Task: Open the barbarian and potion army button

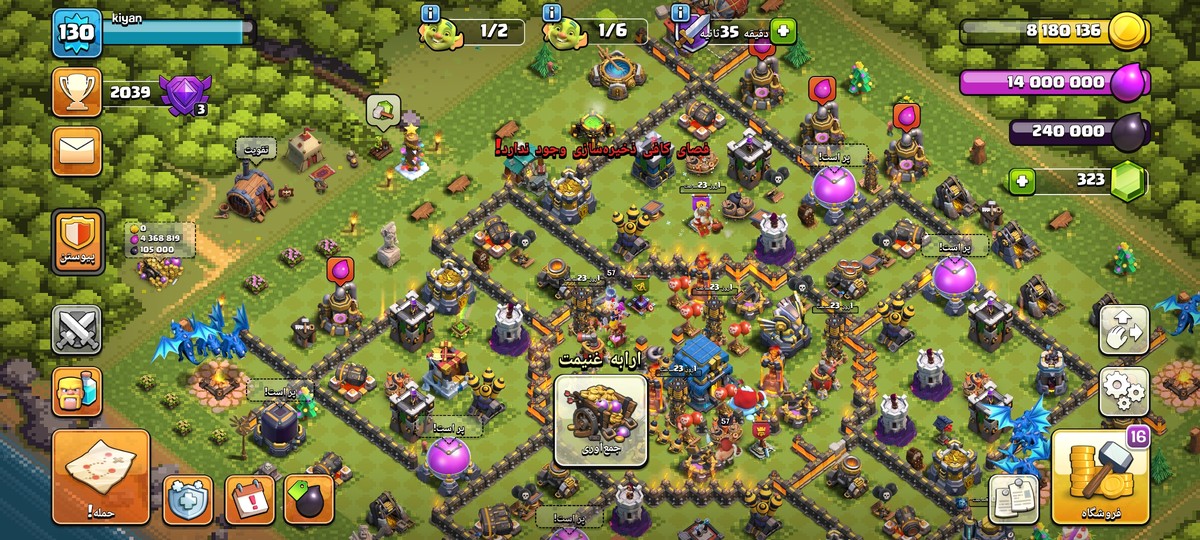Action: point(77,391)
